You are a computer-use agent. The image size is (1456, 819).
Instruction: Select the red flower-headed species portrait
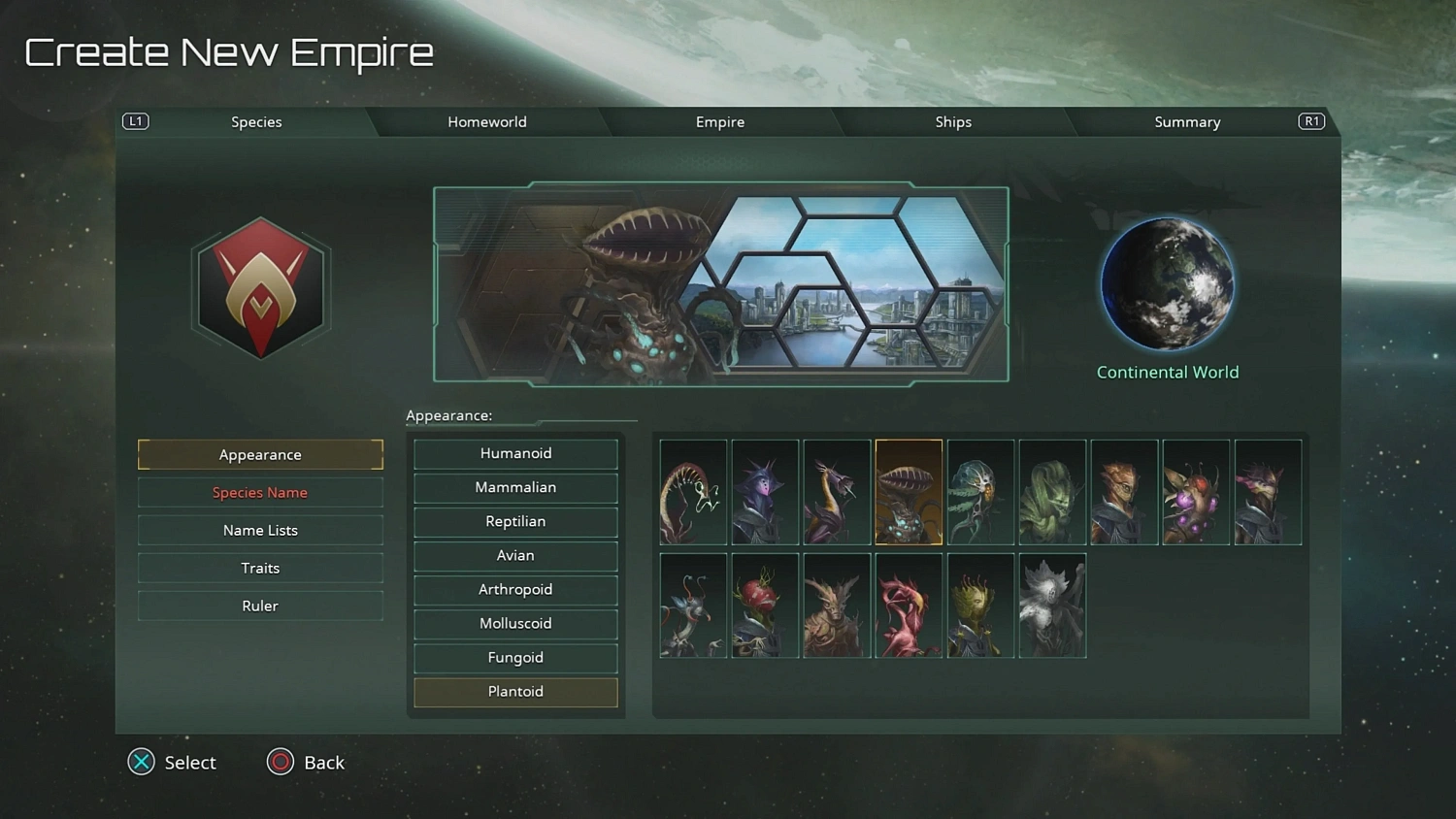[909, 605]
